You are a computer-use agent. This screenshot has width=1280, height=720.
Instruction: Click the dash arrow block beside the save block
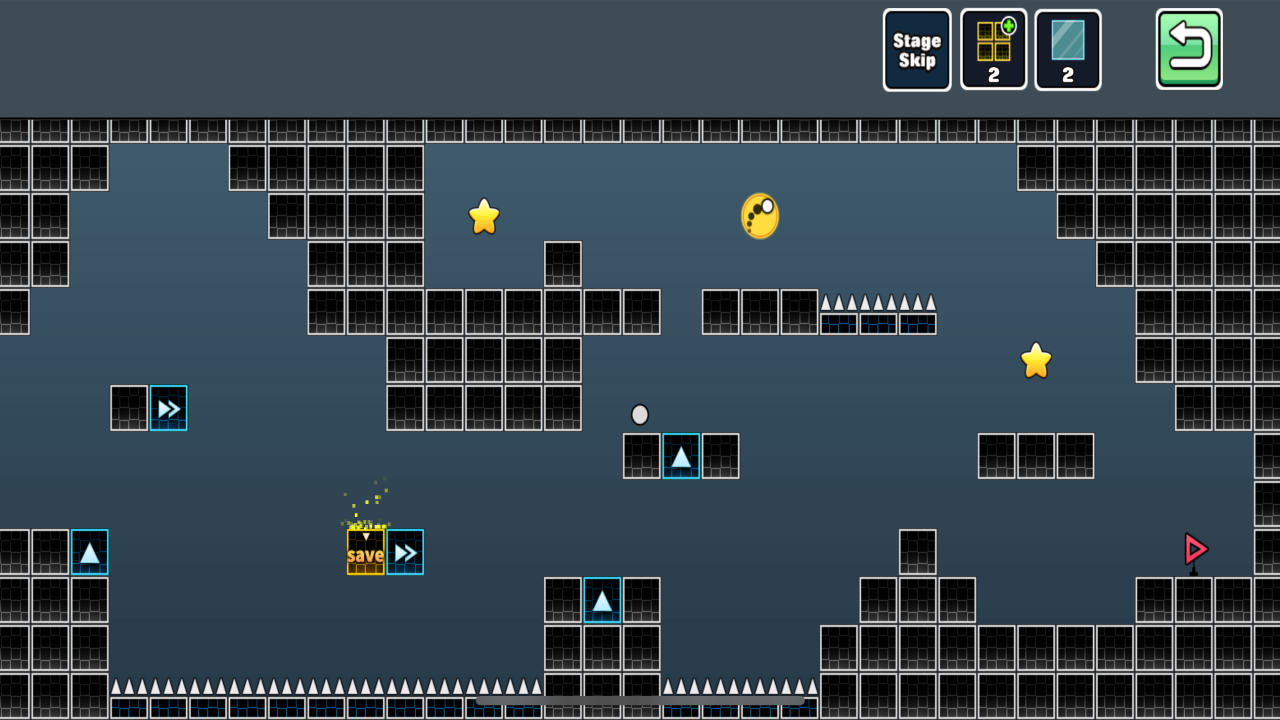pyautogui.click(x=404, y=551)
